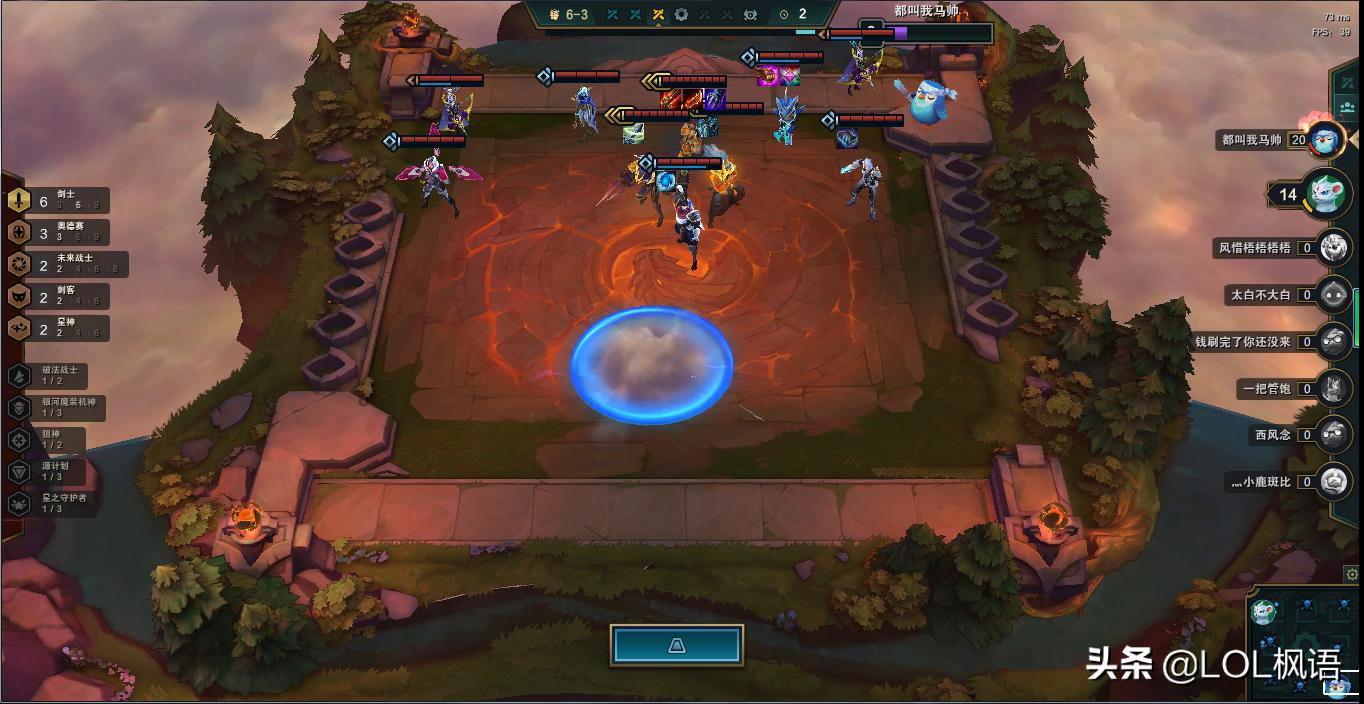
Task: Open the shop with the bottom arrow button
Action: [676, 646]
